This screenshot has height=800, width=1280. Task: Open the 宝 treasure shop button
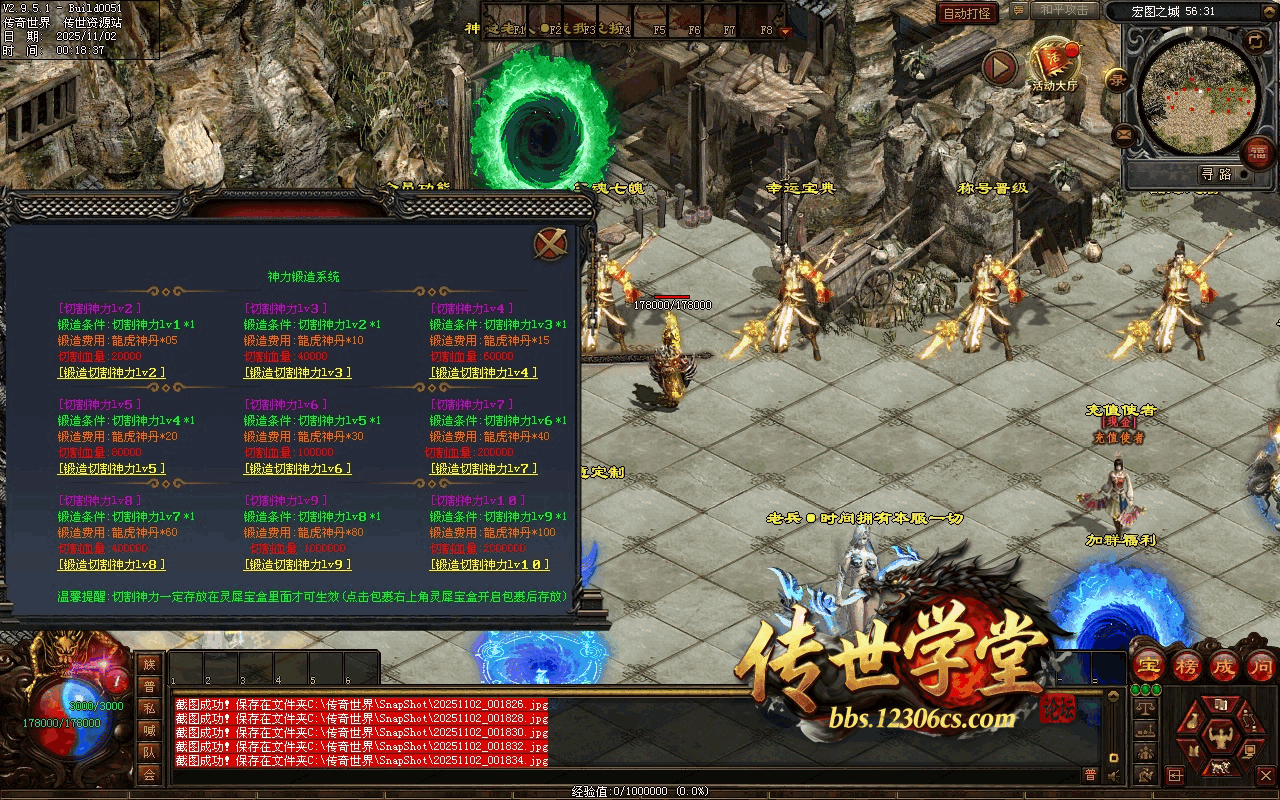tap(1149, 665)
